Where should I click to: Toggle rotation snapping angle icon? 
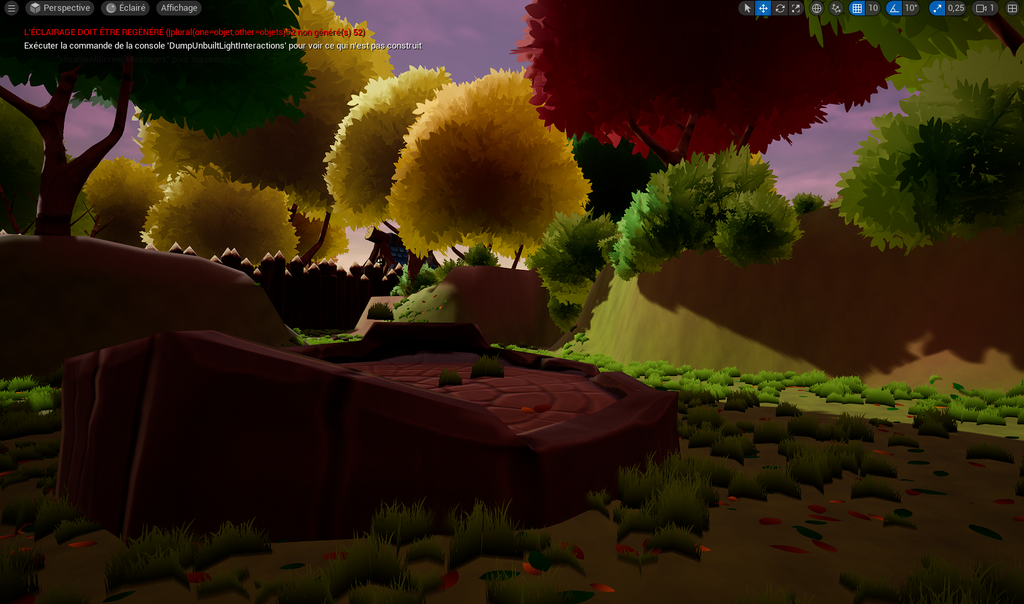(893, 8)
